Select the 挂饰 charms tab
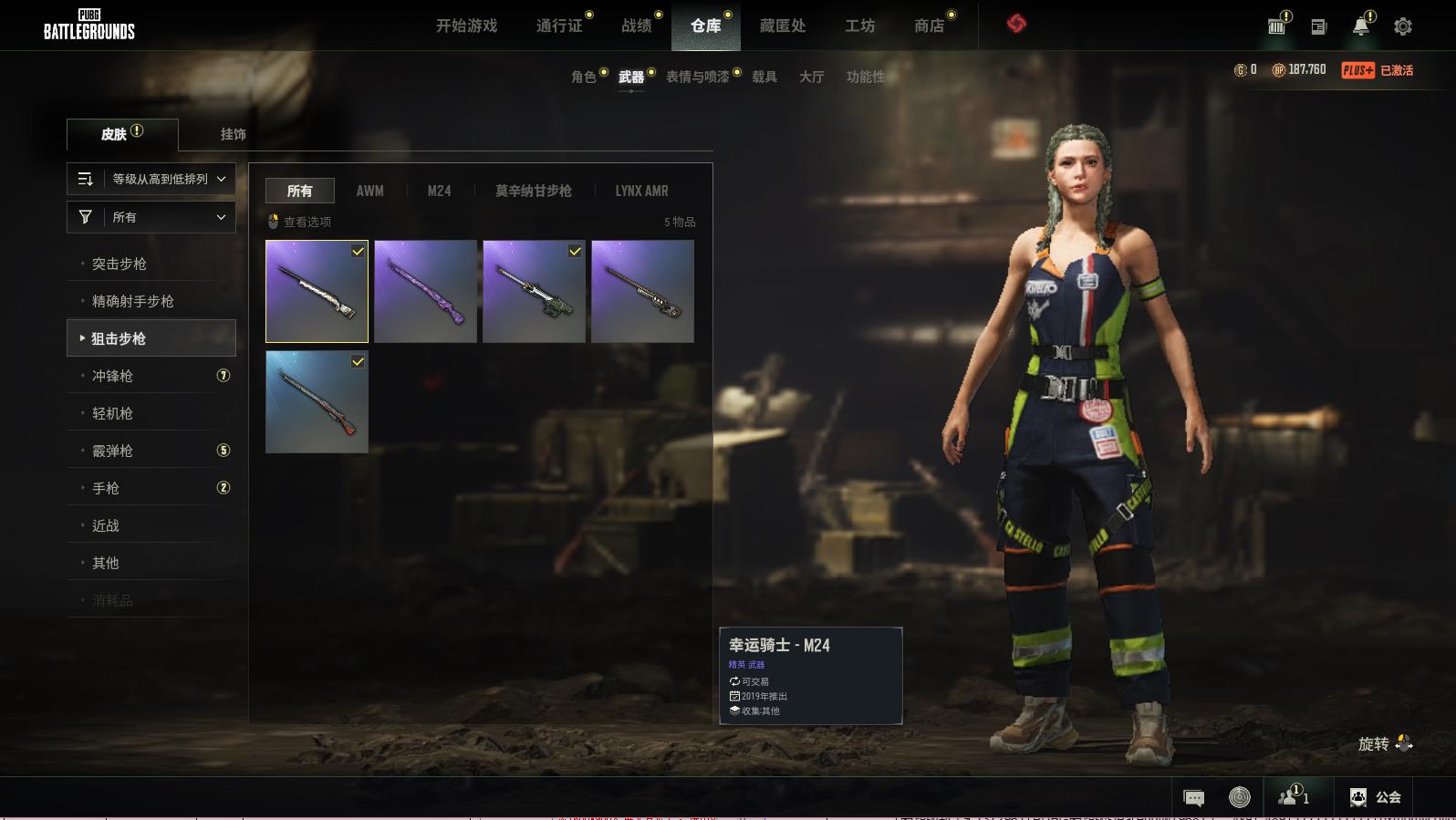The image size is (1456, 820). click(x=233, y=134)
